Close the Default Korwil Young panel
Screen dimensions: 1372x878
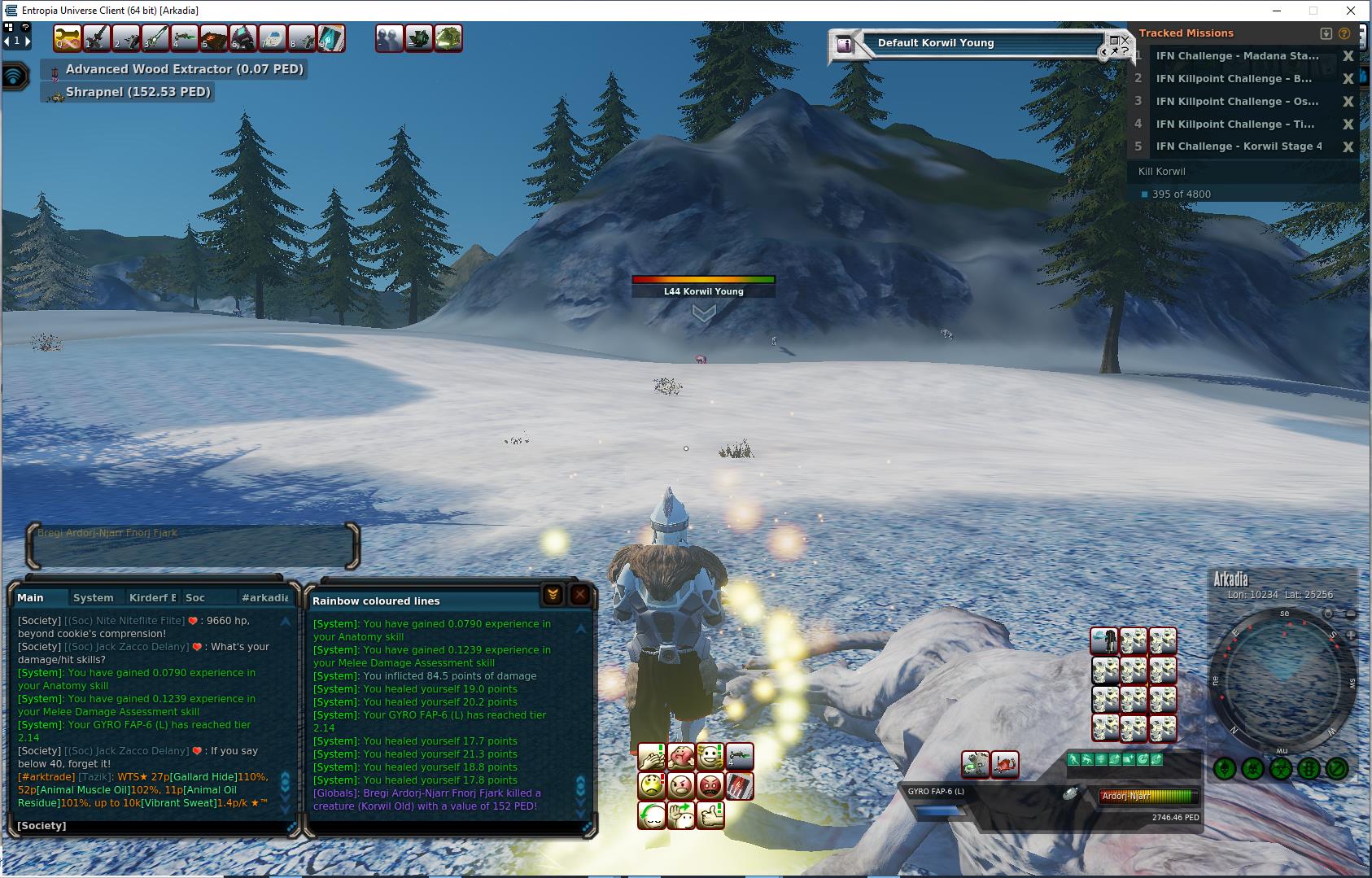1125,39
